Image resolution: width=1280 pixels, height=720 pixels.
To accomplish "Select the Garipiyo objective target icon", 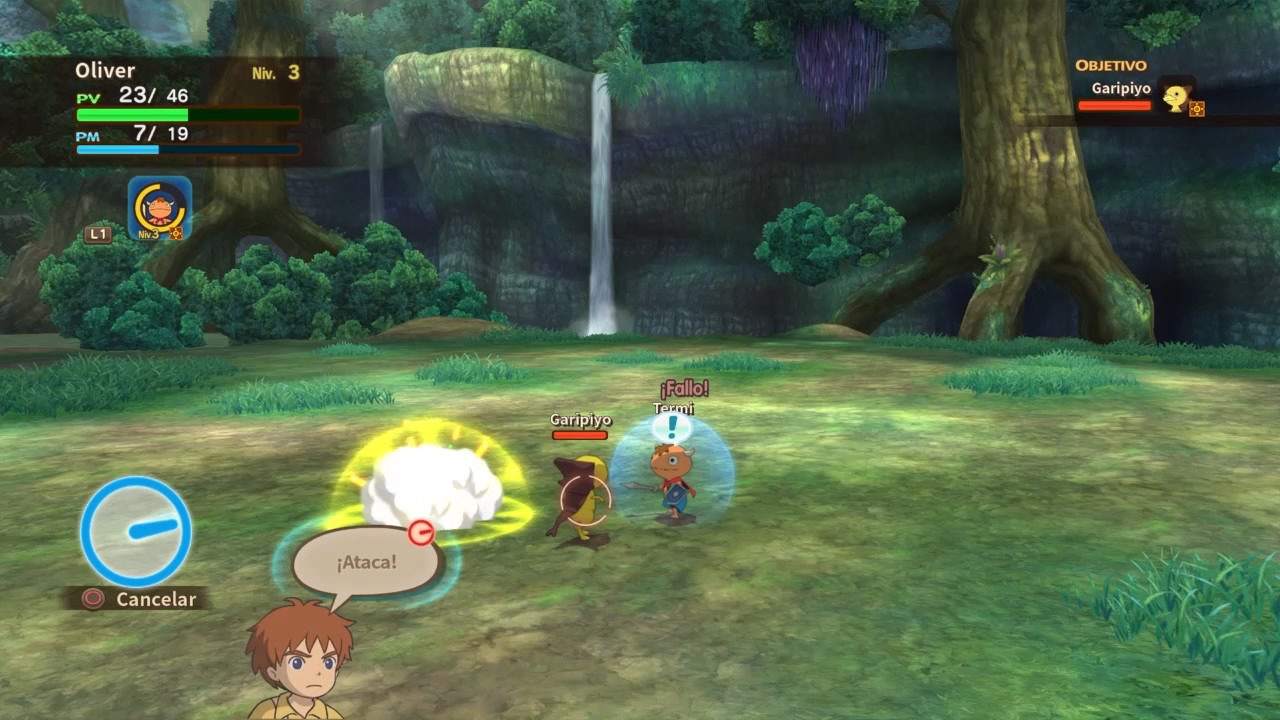I will 1177,96.
